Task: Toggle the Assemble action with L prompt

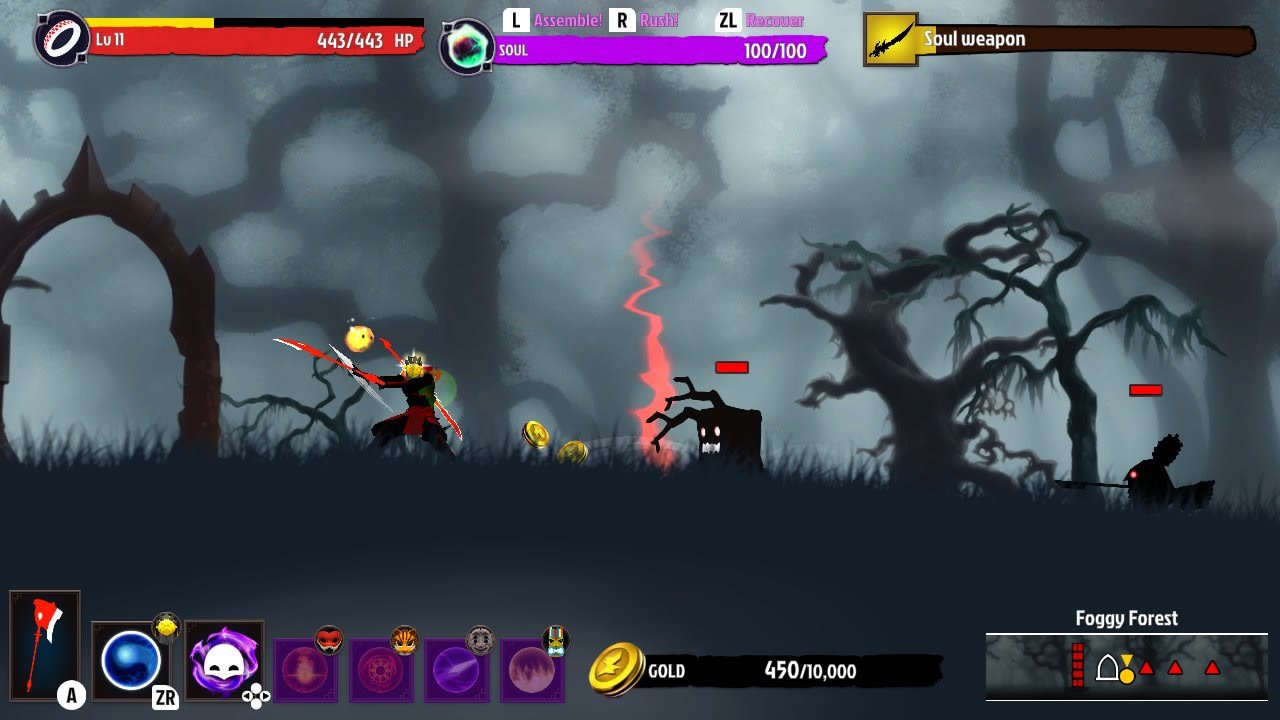Action: click(x=545, y=19)
